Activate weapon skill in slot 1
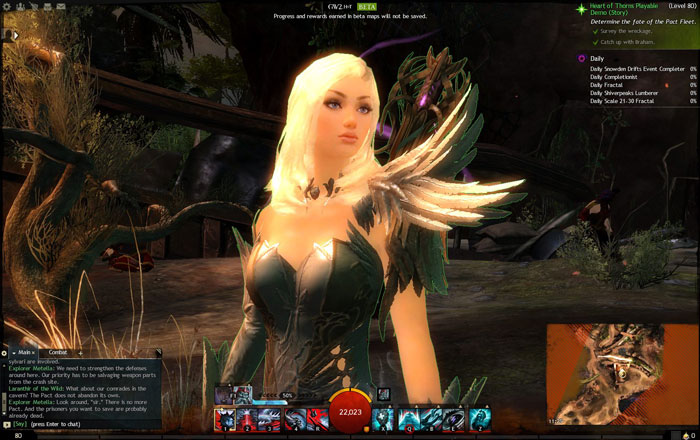 click(224, 419)
